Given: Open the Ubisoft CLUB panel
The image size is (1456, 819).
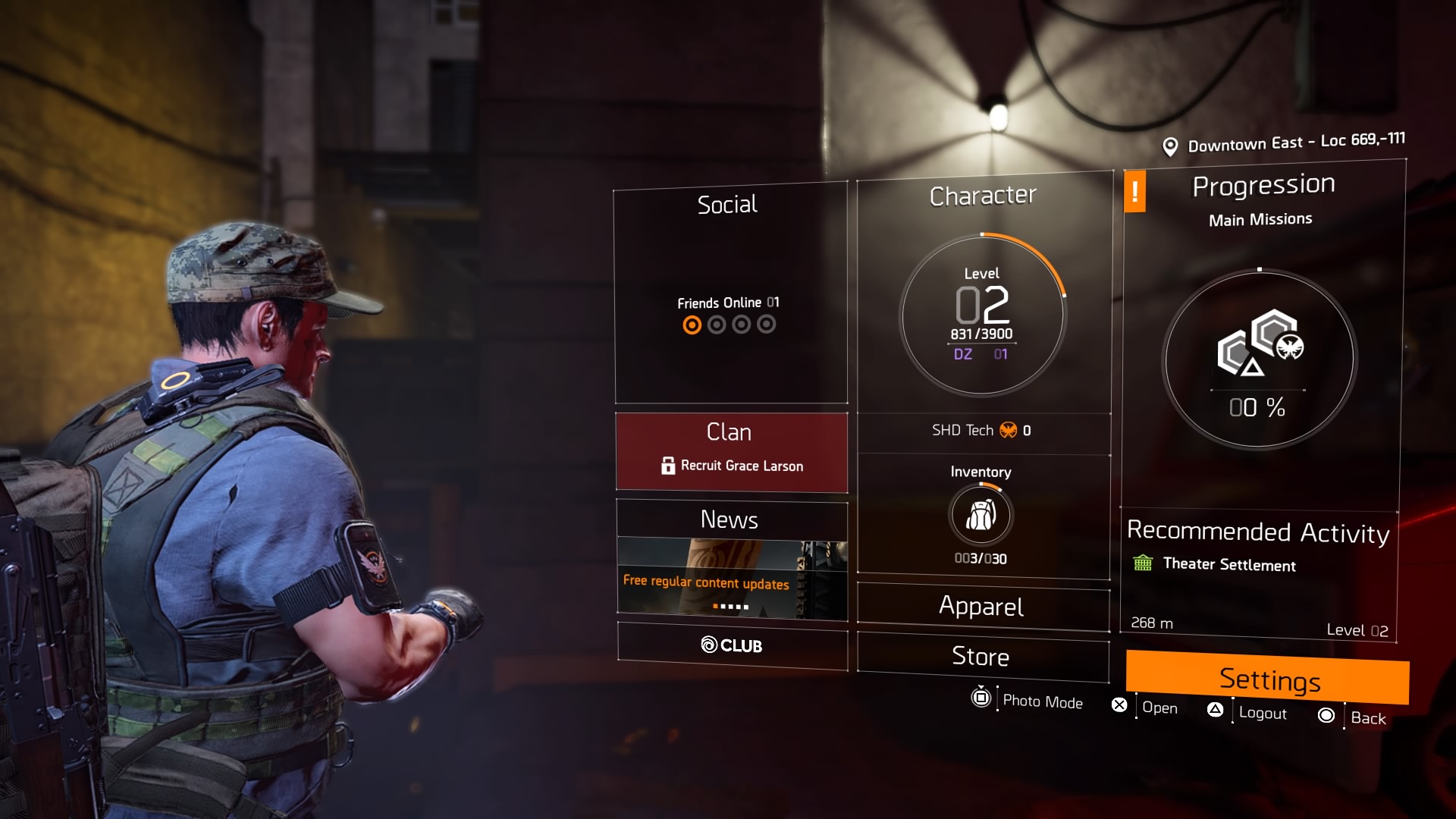Looking at the screenshot, I should [x=732, y=647].
